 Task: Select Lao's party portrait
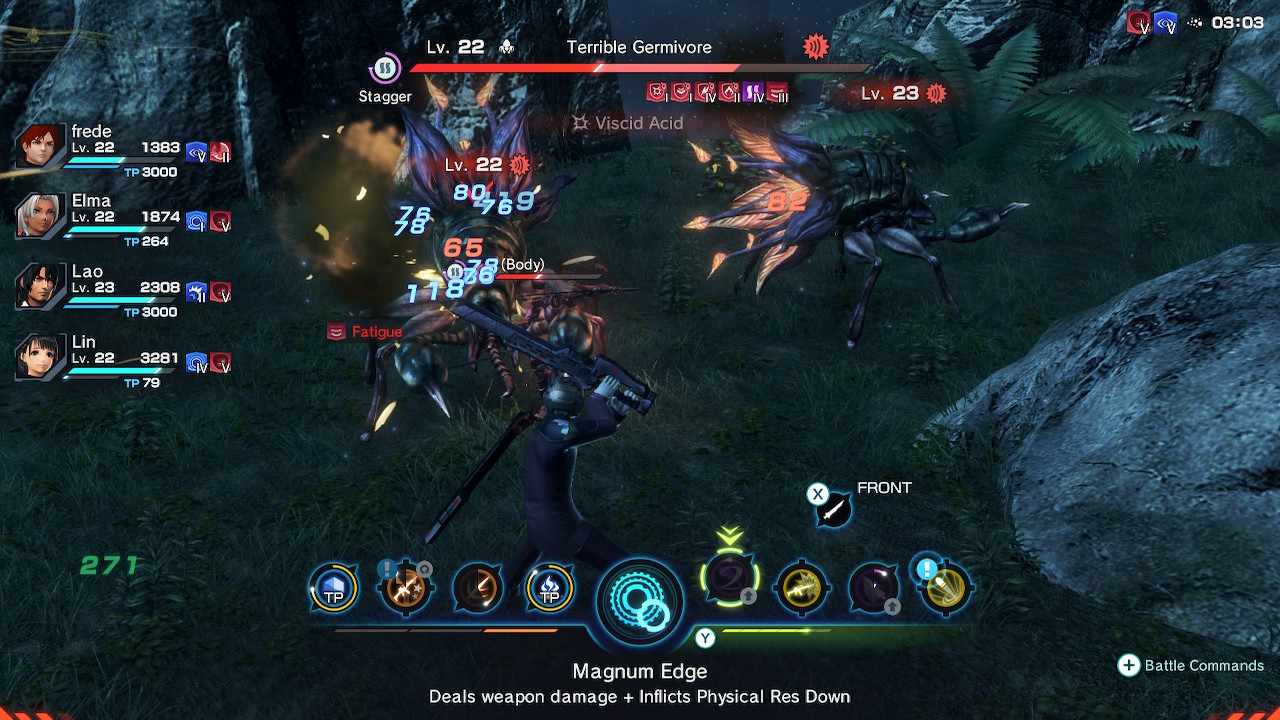pyautogui.click(x=41, y=287)
